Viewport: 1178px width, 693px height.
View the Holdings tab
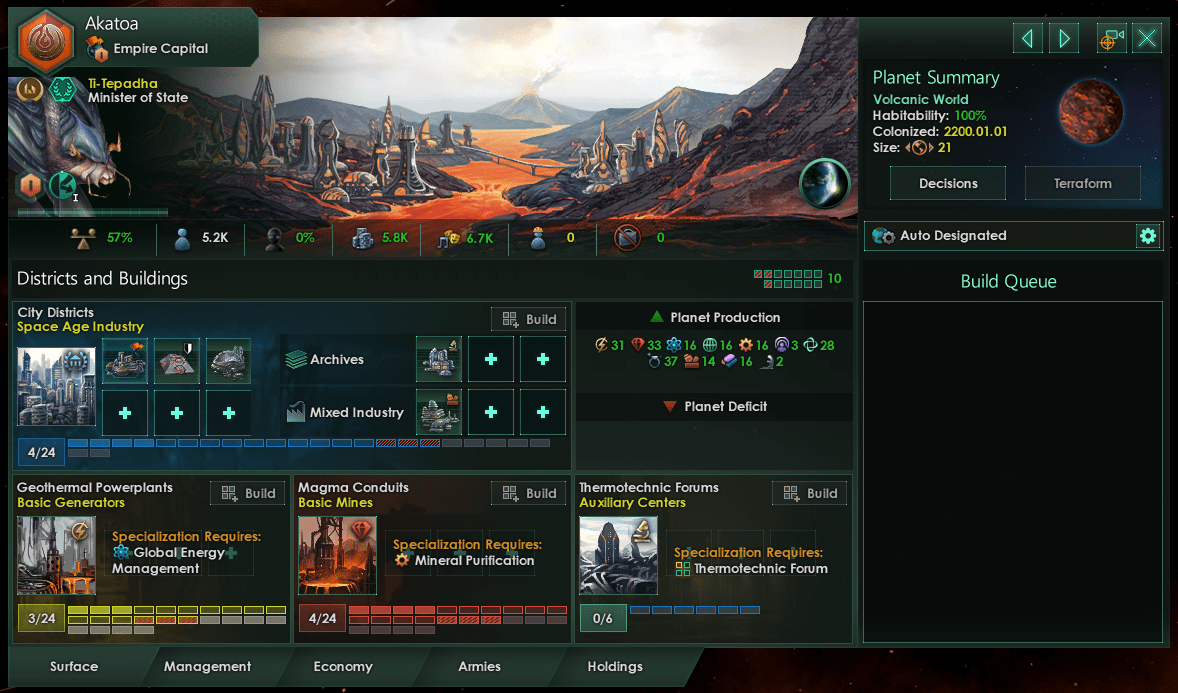615,666
